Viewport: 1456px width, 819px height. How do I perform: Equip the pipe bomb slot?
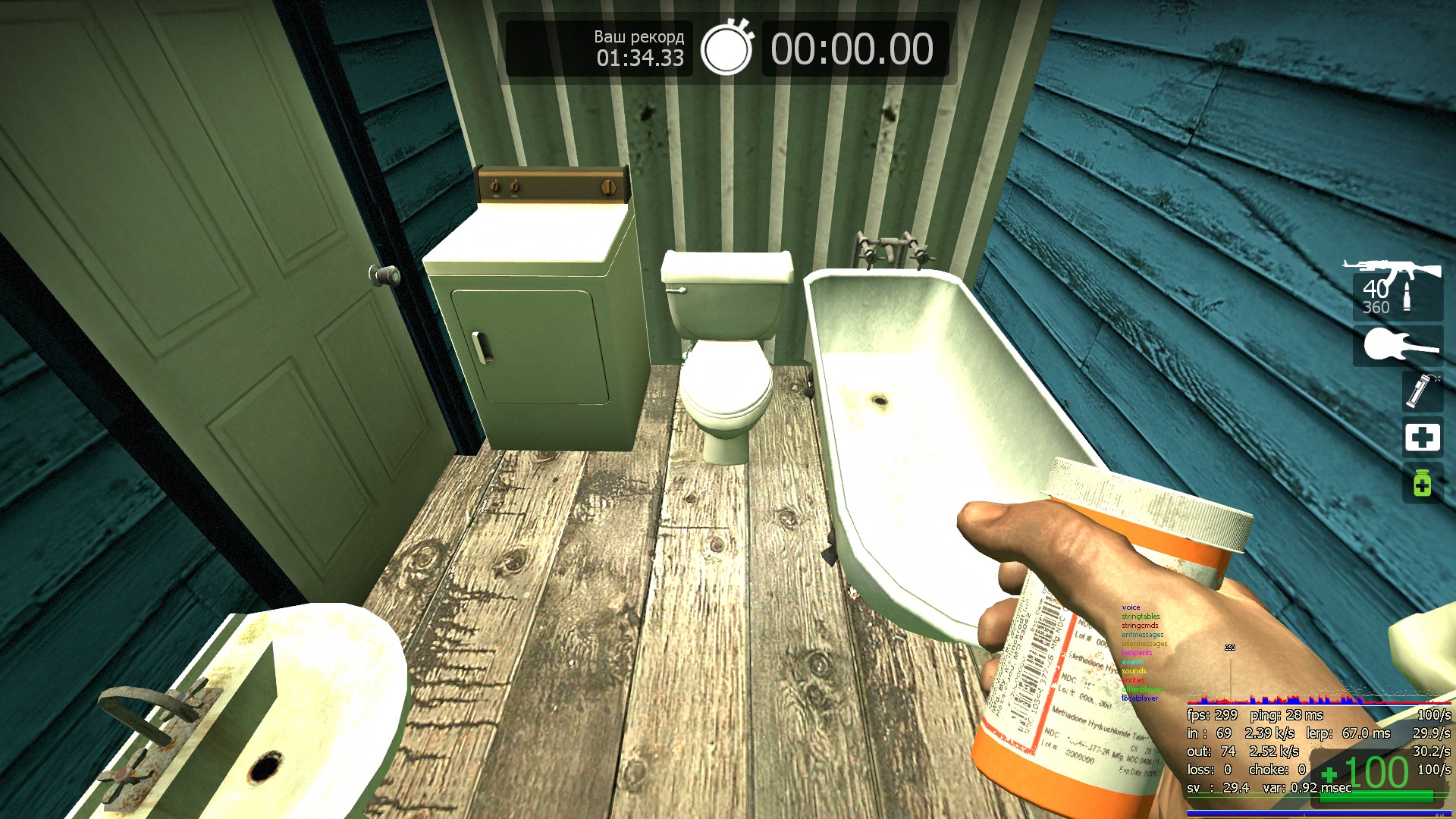point(1421,391)
